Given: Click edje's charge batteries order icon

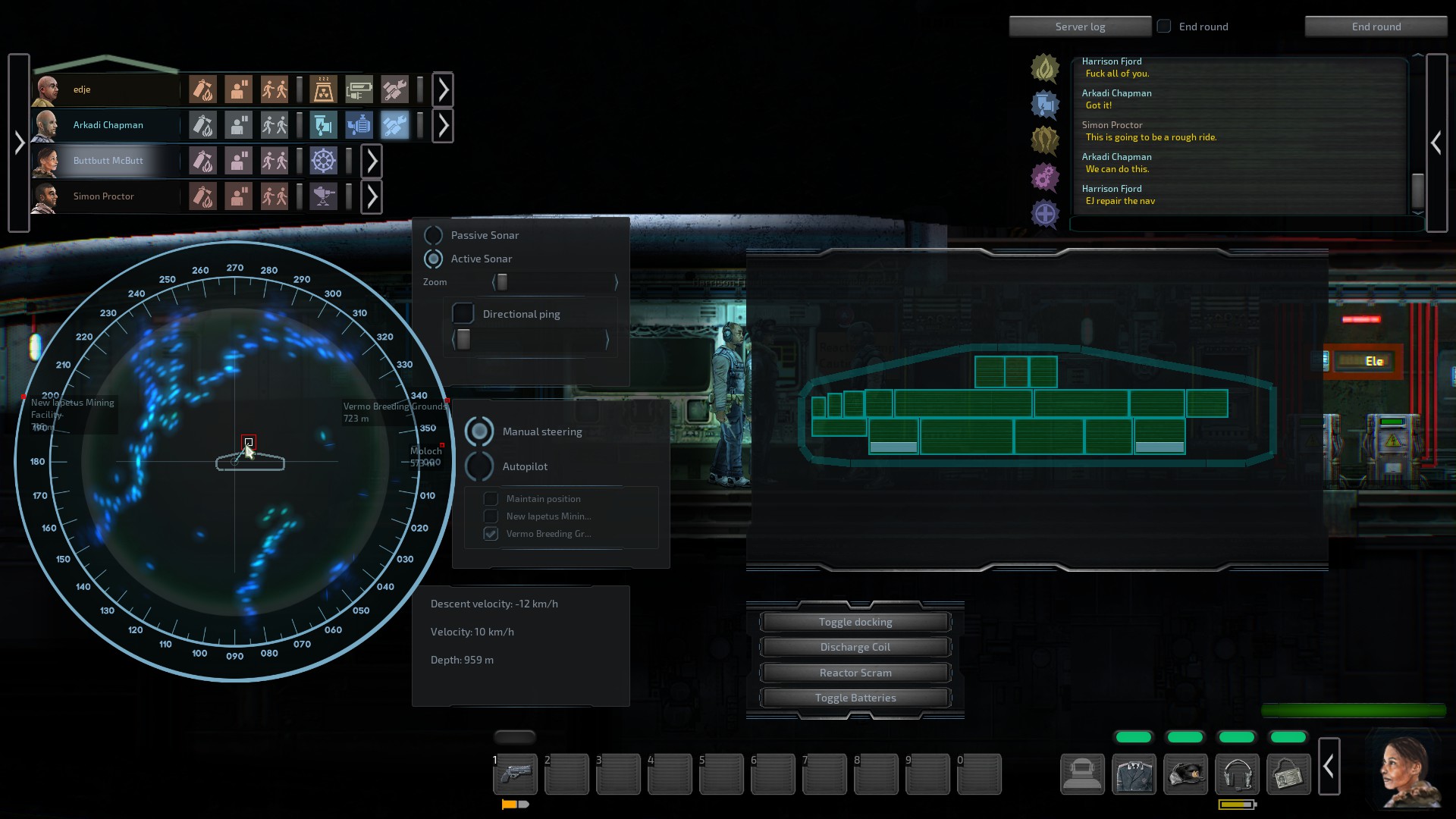Looking at the screenshot, I should [360, 89].
